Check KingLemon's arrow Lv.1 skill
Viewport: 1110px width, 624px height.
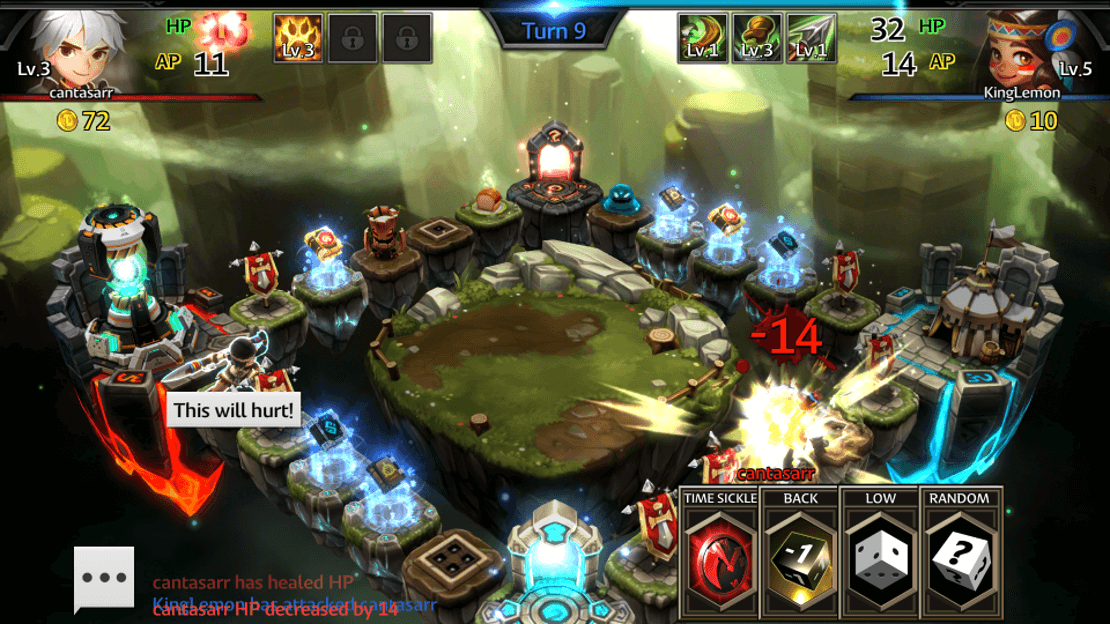tap(811, 38)
